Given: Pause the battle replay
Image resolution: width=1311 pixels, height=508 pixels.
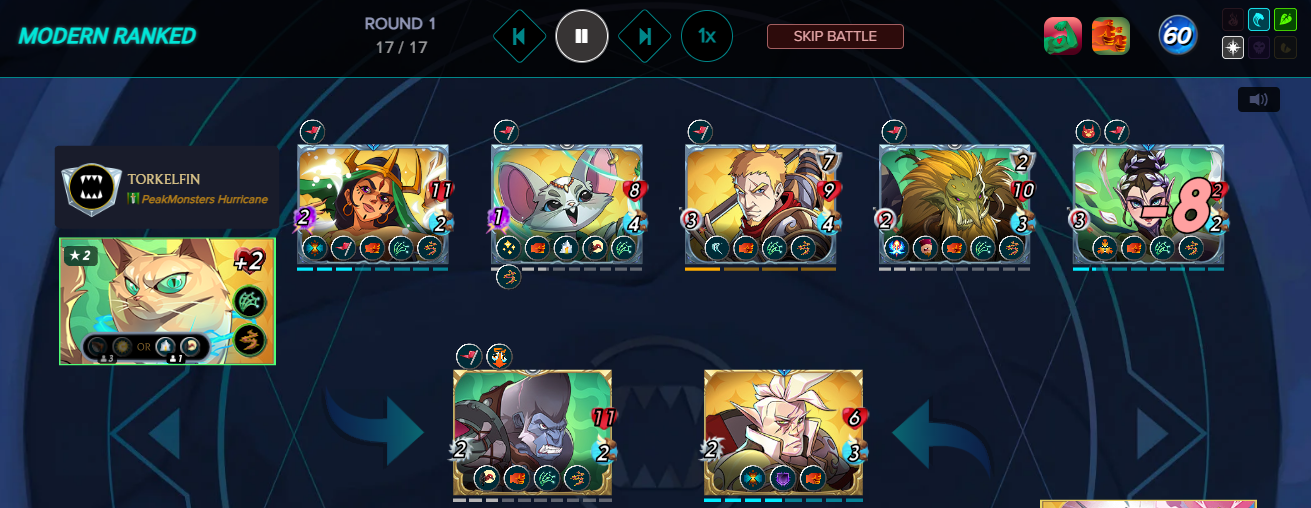Looking at the screenshot, I should coord(582,37).
